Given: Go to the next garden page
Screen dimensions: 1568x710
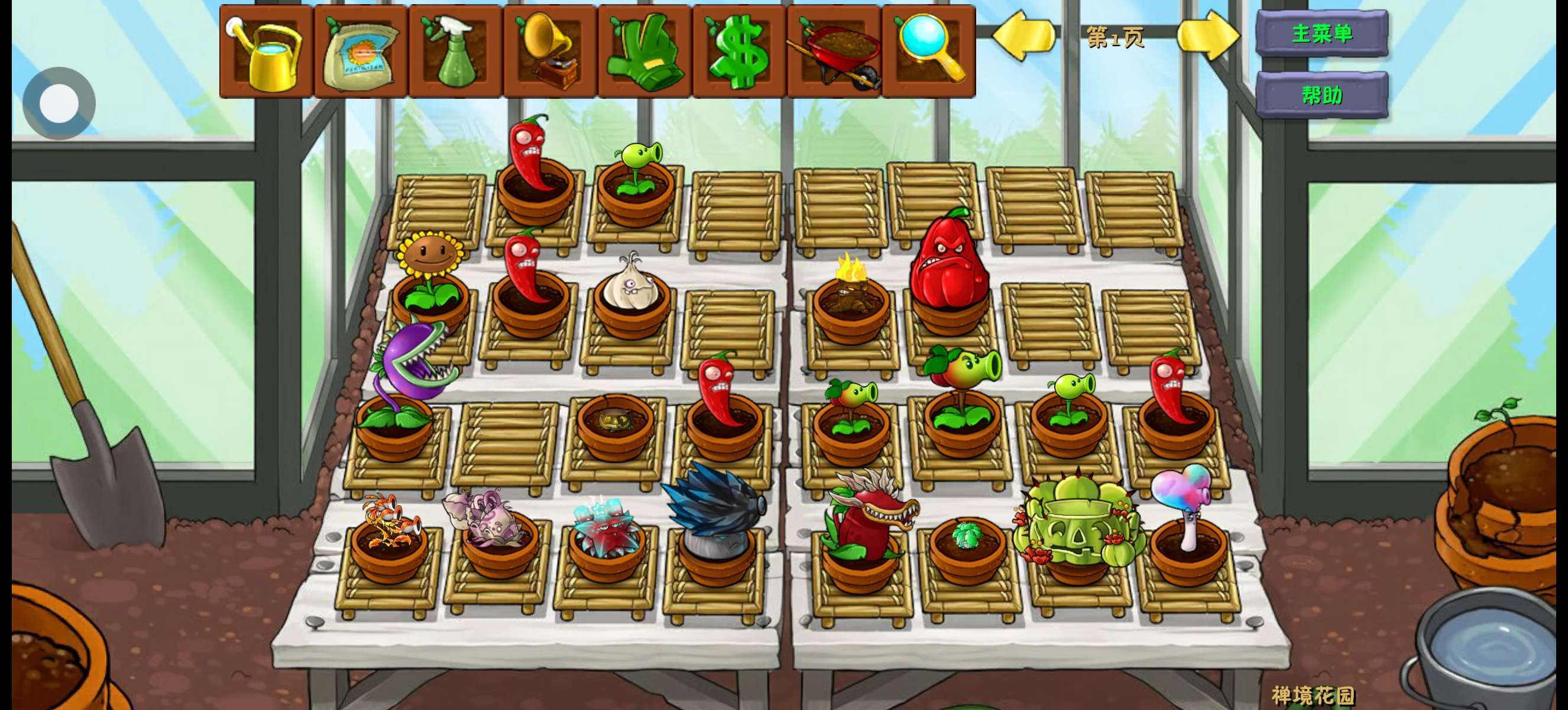Looking at the screenshot, I should click(1209, 37).
